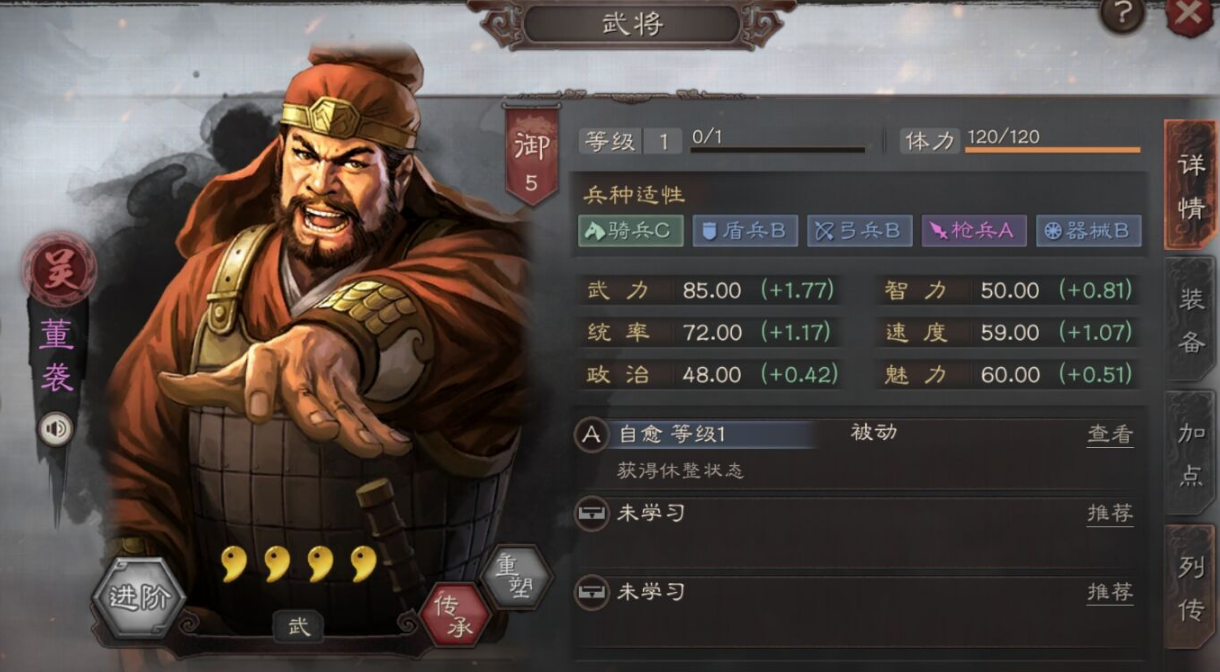1220x672 pixels.
Task: Open the 自愈 passive skill row
Action: pyautogui.click(x=700, y=434)
